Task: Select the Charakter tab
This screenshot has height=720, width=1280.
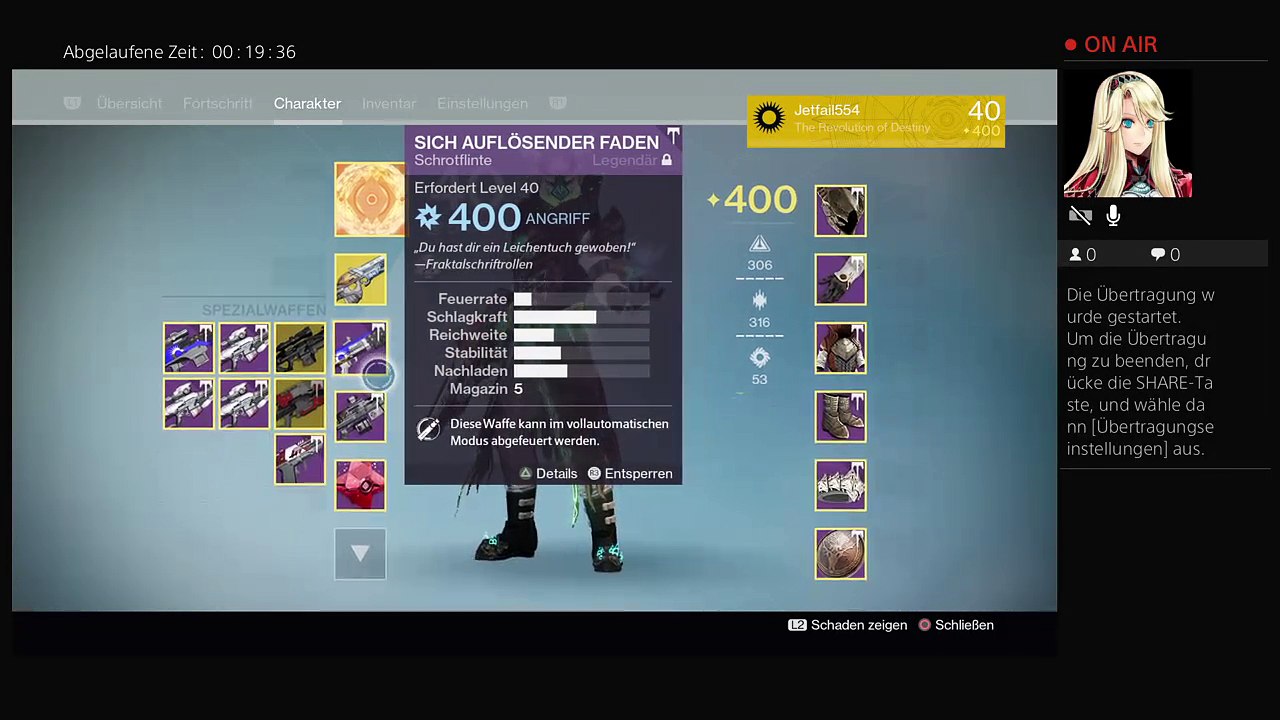Action: 307,104
